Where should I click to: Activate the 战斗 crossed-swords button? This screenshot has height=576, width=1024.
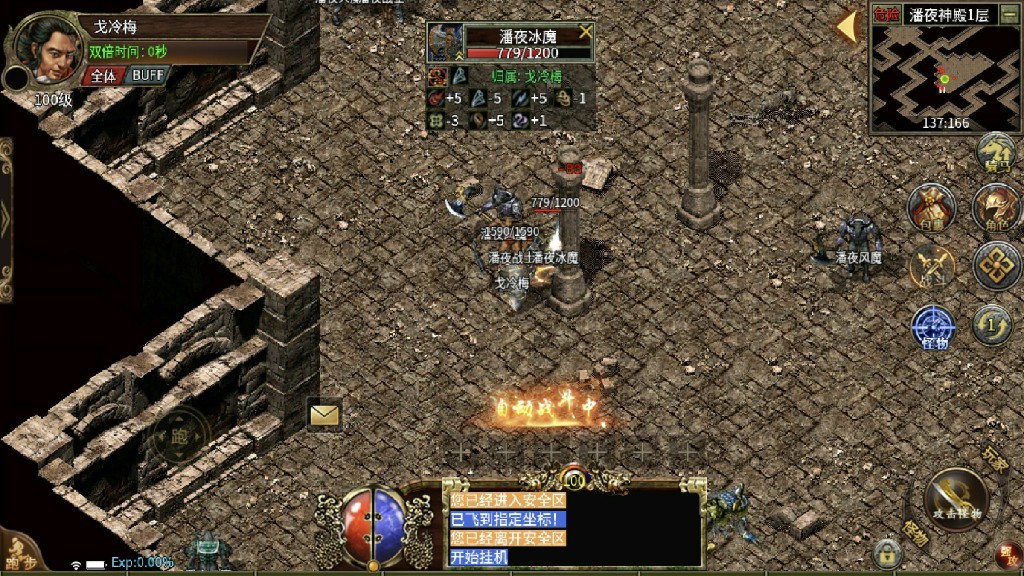932,267
